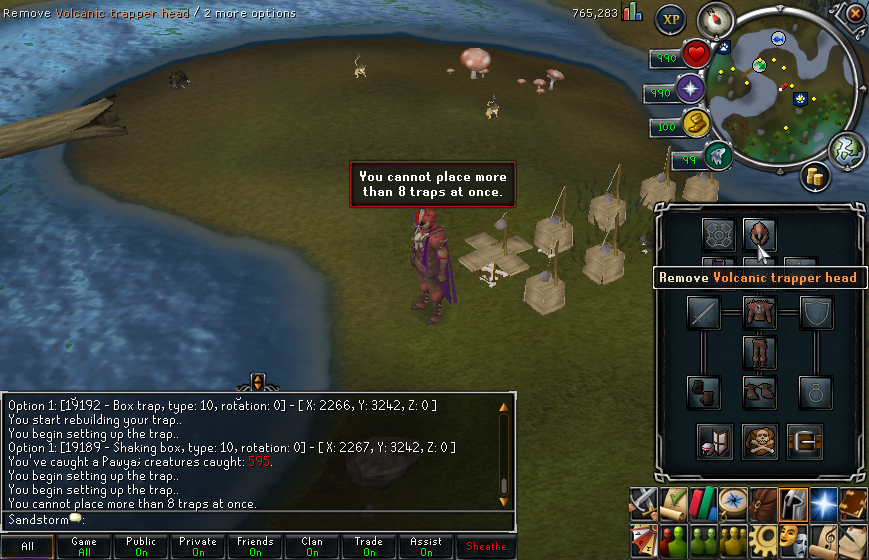Open the world map globe
869x560 pixels.
pos(846,150)
